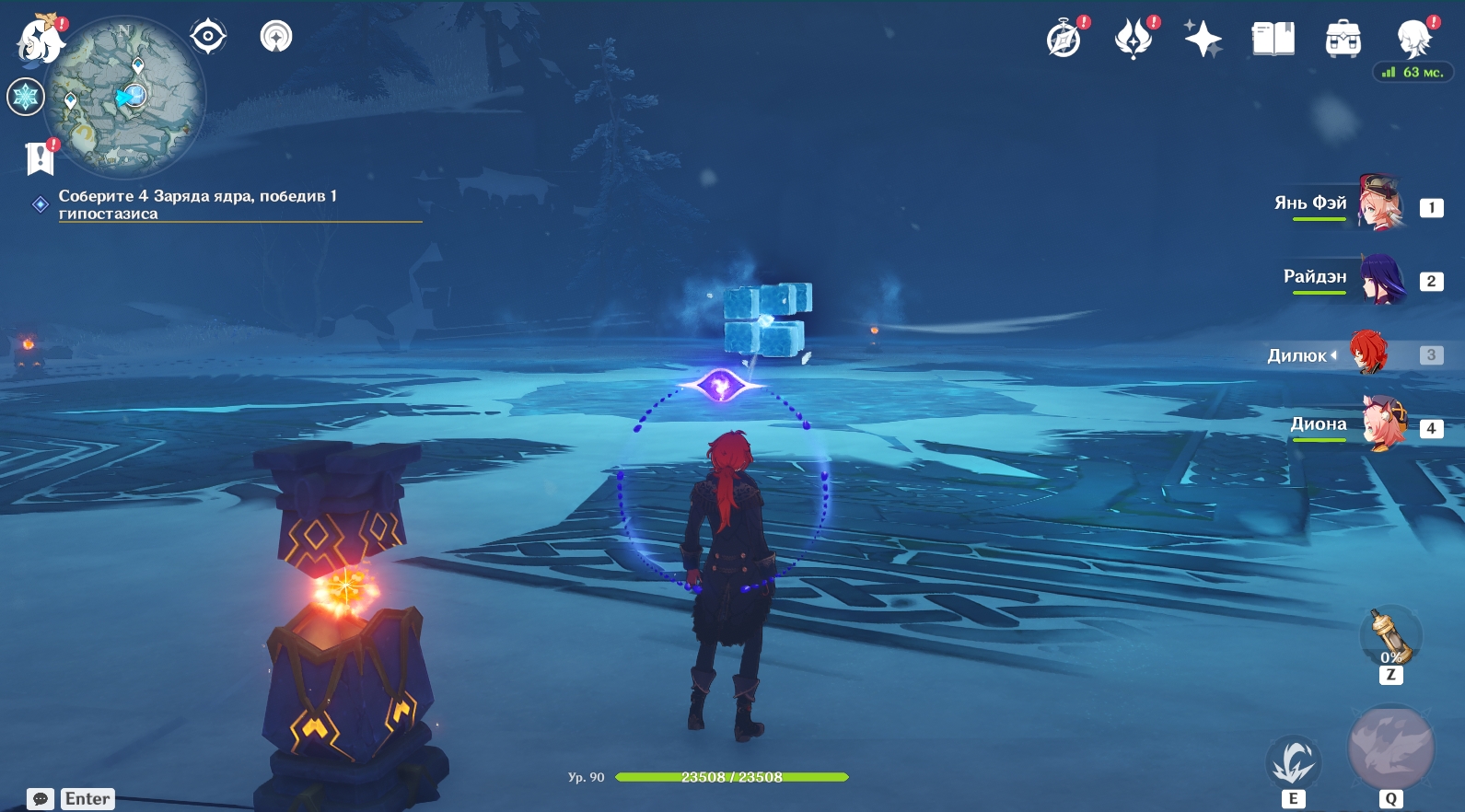1465x812 pixels.
Task: Open the events flame emblem icon
Action: click(x=1134, y=40)
